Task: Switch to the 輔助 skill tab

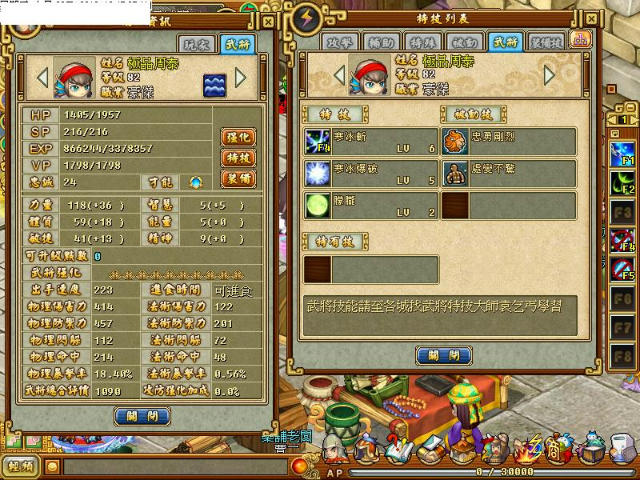Action: (379, 41)
